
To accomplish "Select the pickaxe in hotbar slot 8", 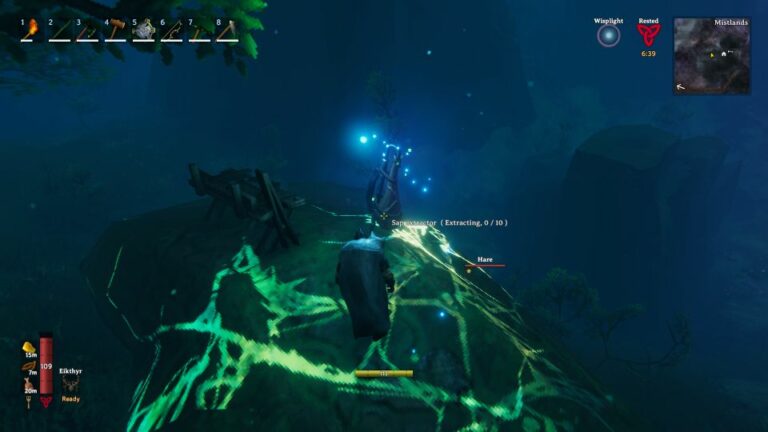I will pos(228,30).
